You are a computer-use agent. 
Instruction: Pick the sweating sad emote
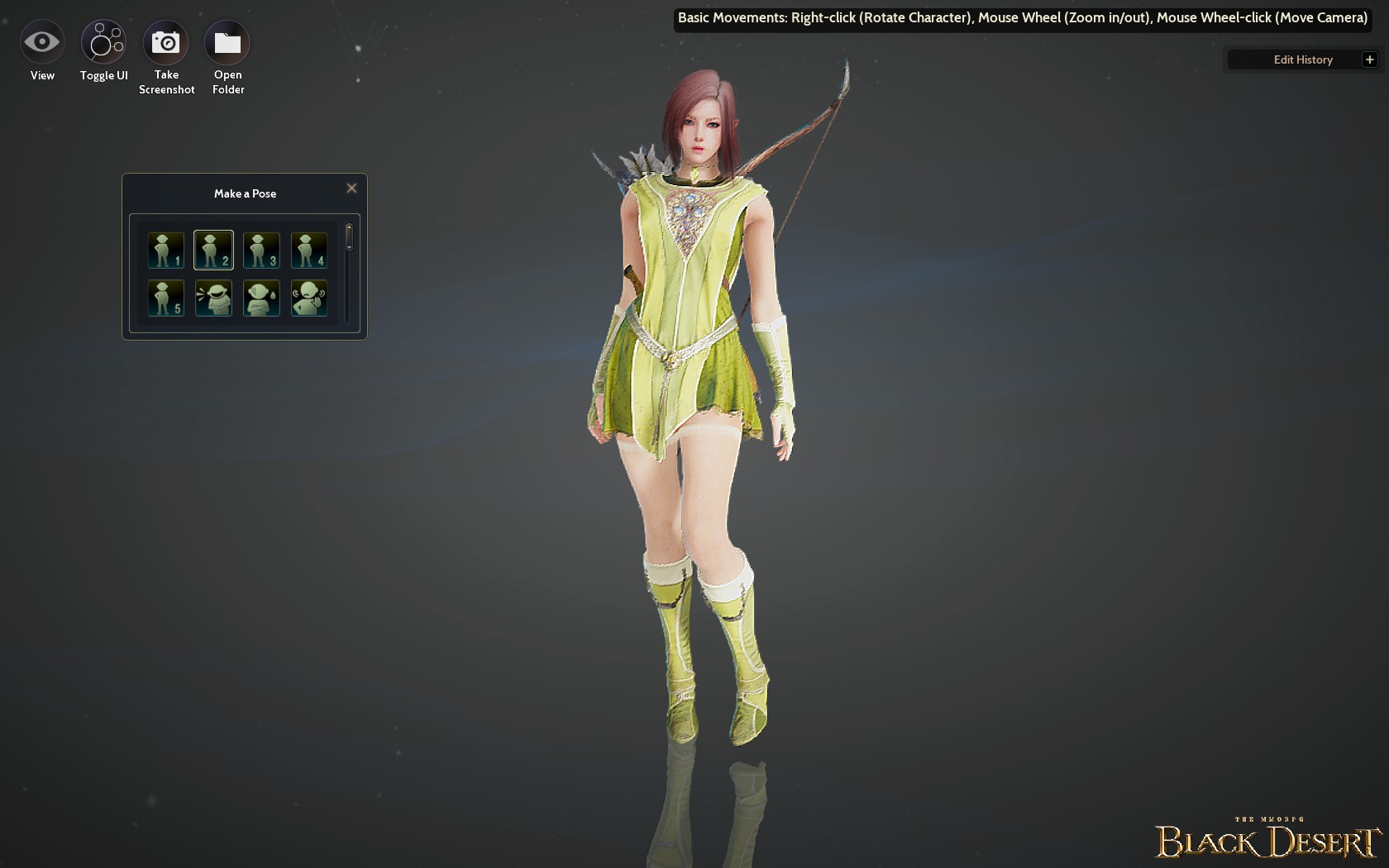(261, 298)
